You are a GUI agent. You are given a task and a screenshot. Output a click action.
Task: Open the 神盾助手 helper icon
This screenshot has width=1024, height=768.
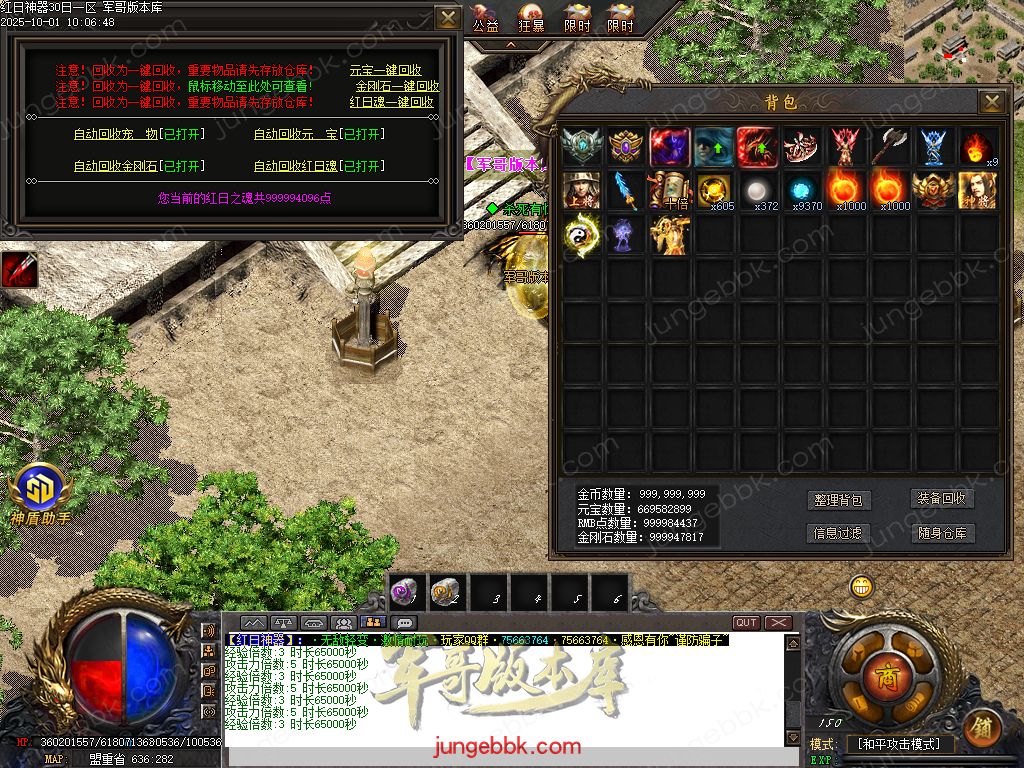[x=40, y=494]
